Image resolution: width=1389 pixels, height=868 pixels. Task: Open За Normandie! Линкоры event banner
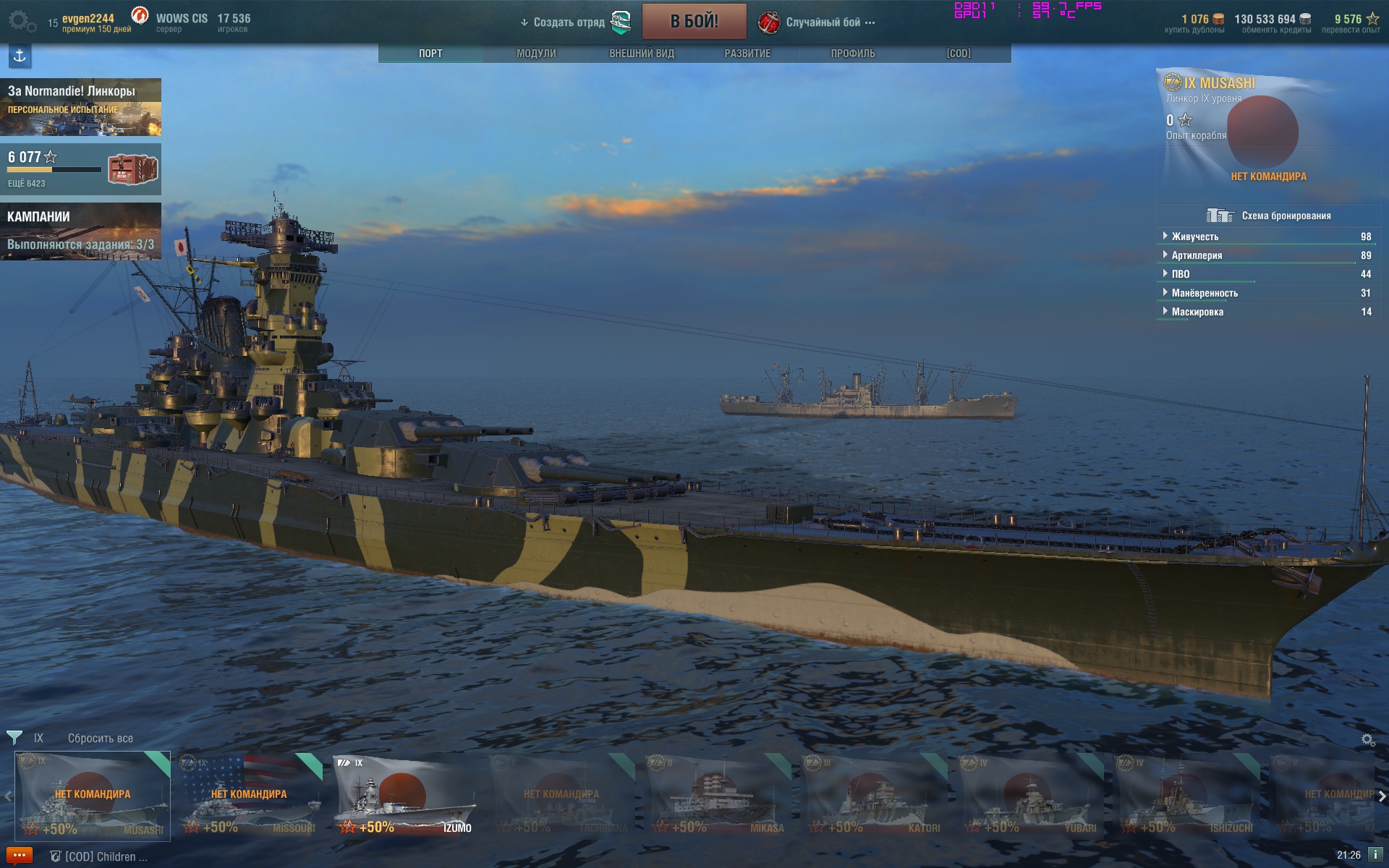80,107
